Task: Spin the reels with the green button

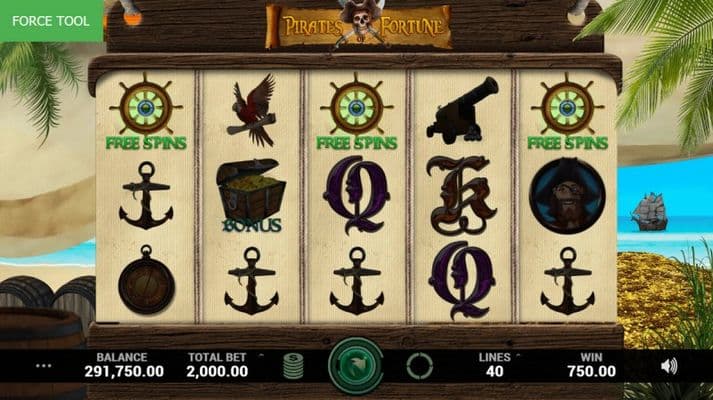Action: pos(356,365)
